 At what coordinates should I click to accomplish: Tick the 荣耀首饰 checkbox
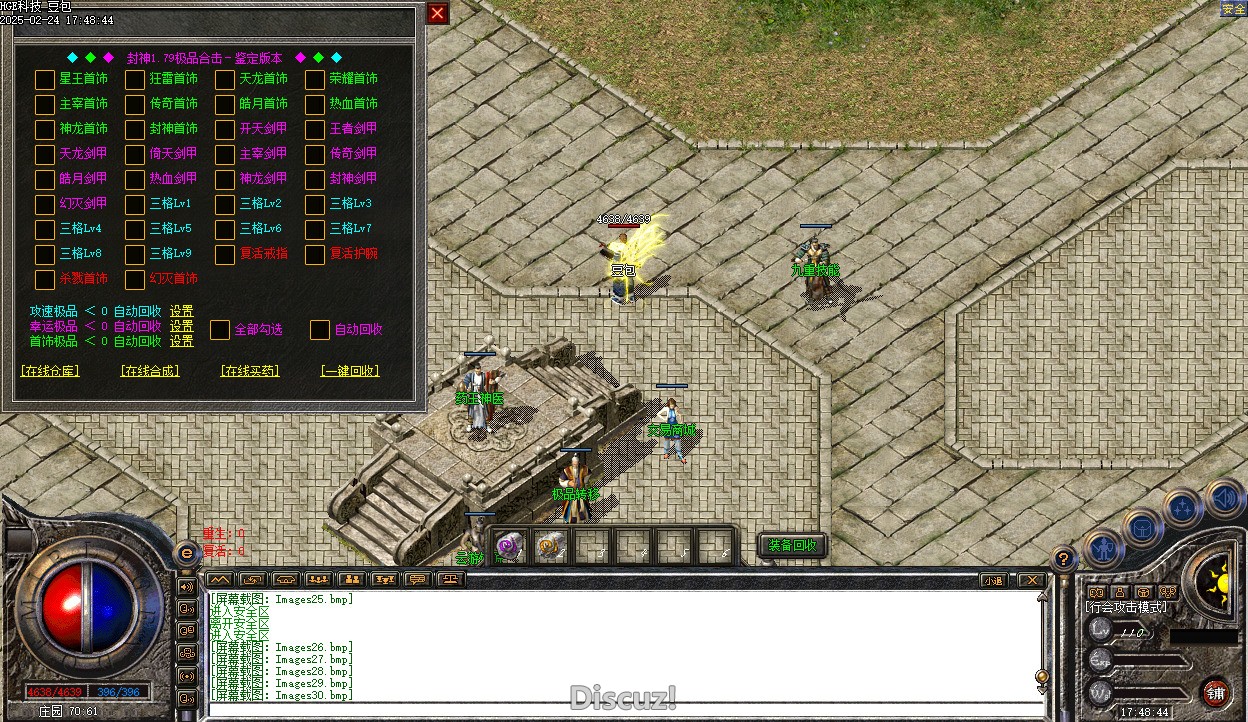(315, 79)
